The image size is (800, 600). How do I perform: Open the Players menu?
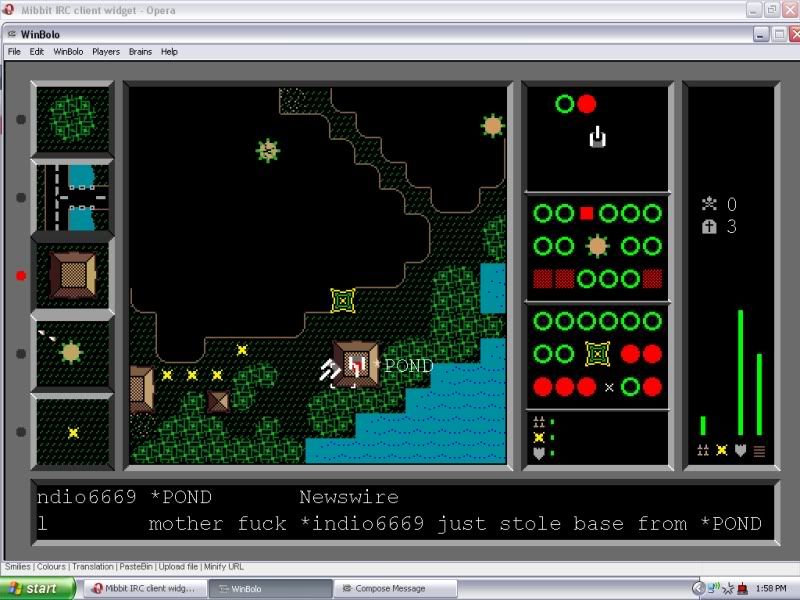coord(106,51)
